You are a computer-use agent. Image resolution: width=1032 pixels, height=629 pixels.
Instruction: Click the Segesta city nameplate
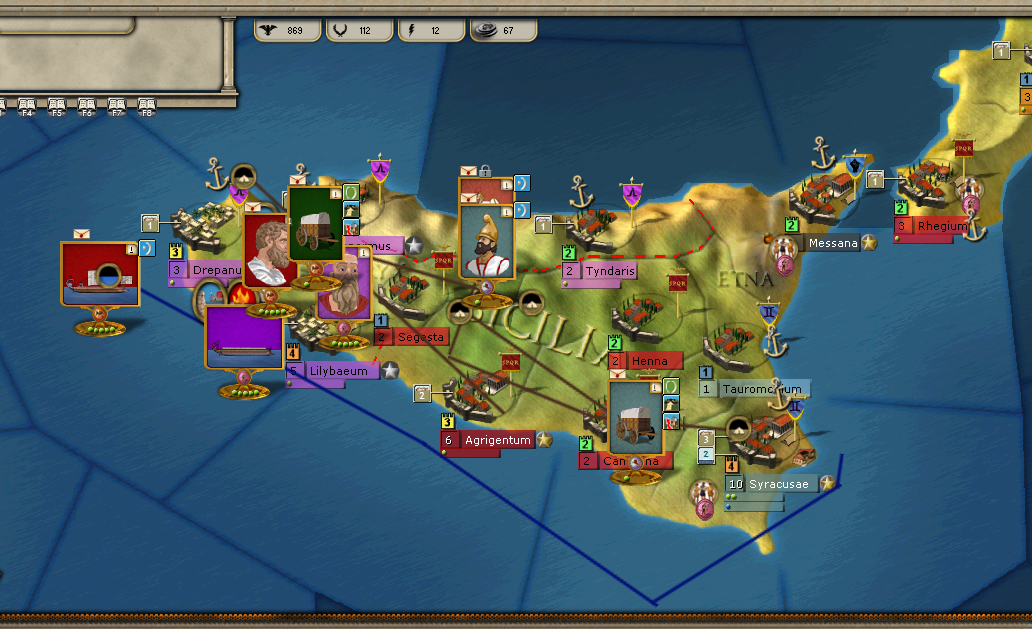420,337
